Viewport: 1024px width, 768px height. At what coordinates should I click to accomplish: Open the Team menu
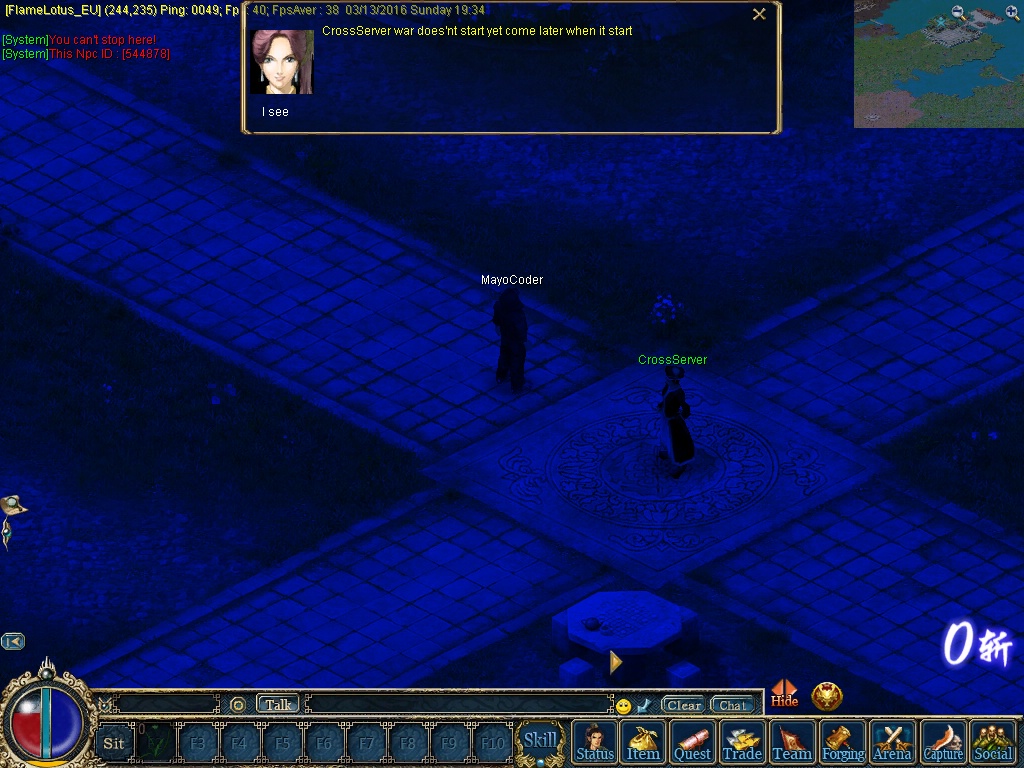[792, 742]
